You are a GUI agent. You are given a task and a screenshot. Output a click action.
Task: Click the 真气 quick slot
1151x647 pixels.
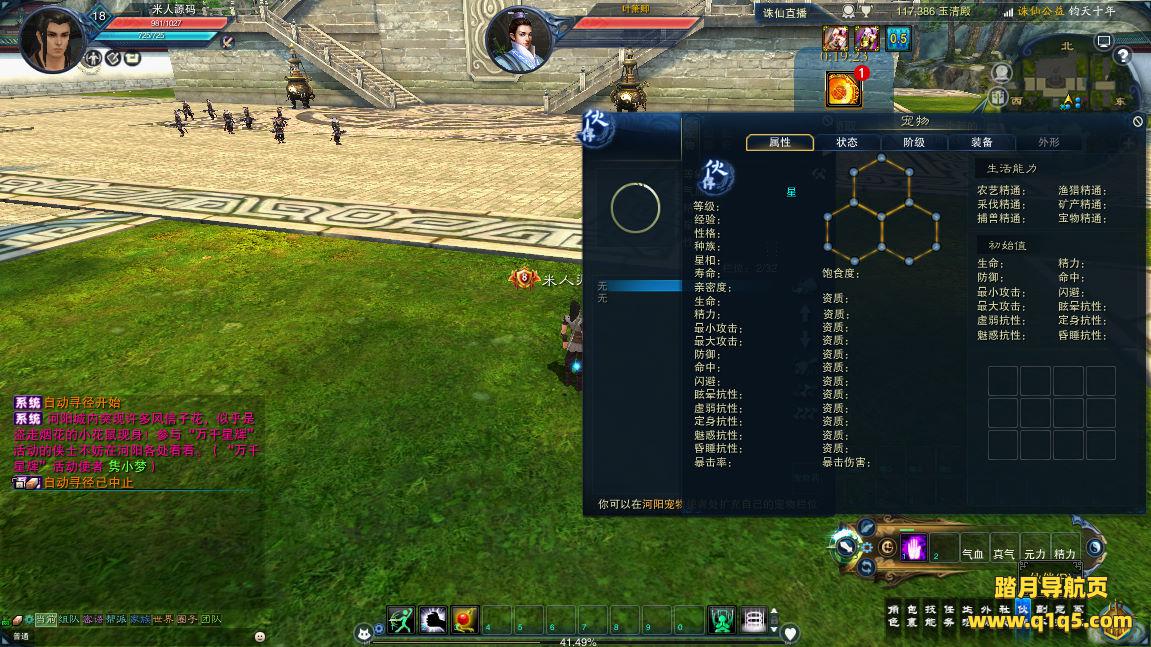coord(1003,552)
